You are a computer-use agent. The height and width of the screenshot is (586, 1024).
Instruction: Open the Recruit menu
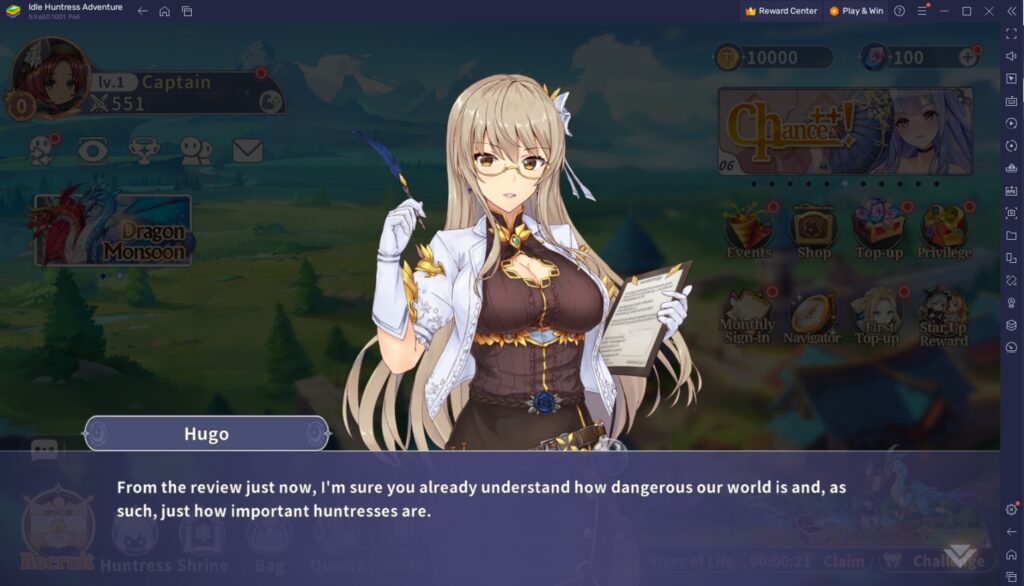pos(57,531)
